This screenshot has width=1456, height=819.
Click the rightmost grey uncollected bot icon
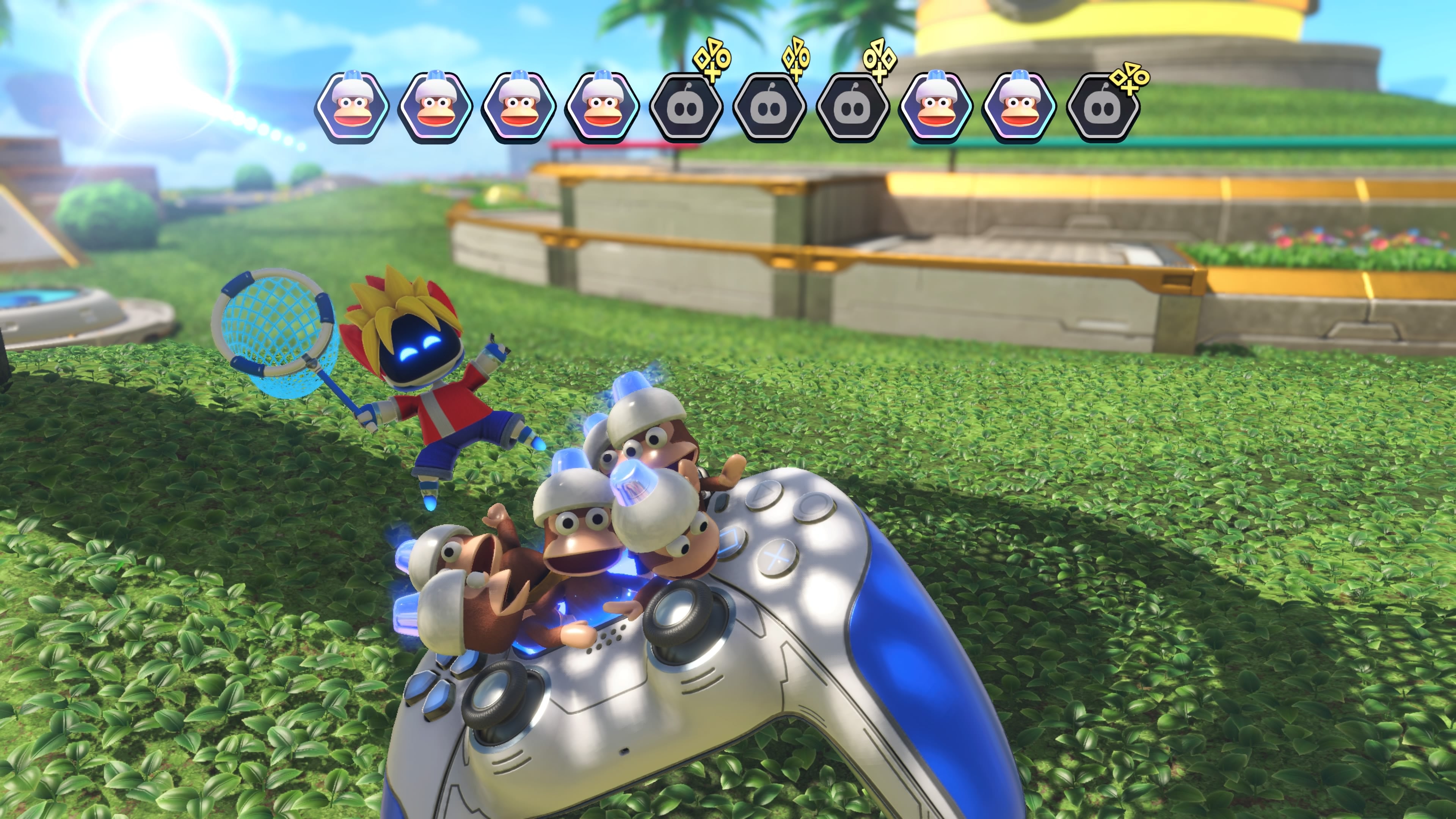click(1102, 108)
